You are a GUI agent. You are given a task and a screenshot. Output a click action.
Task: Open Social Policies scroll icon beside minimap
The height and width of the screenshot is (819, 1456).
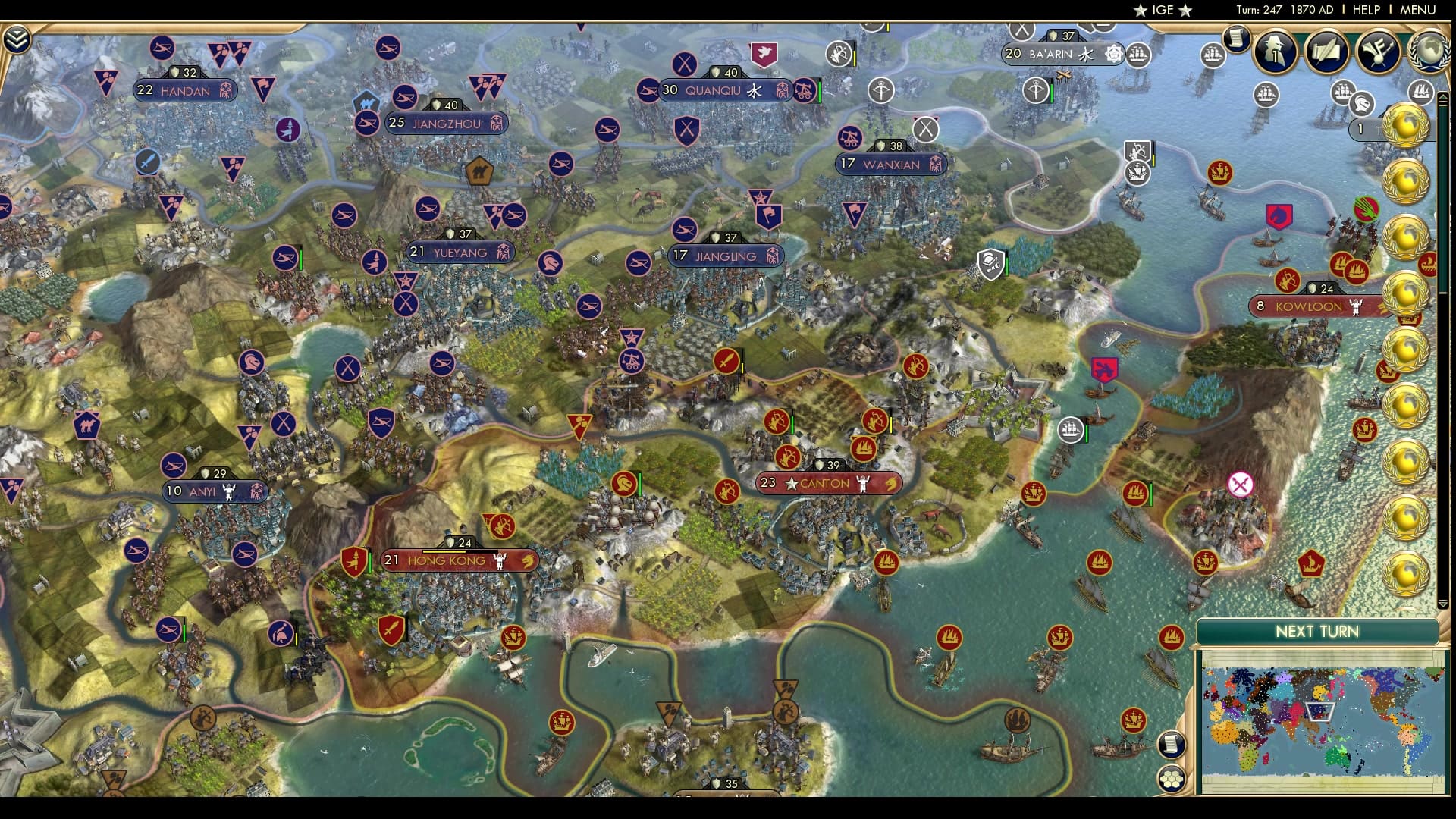[1172, 743]
